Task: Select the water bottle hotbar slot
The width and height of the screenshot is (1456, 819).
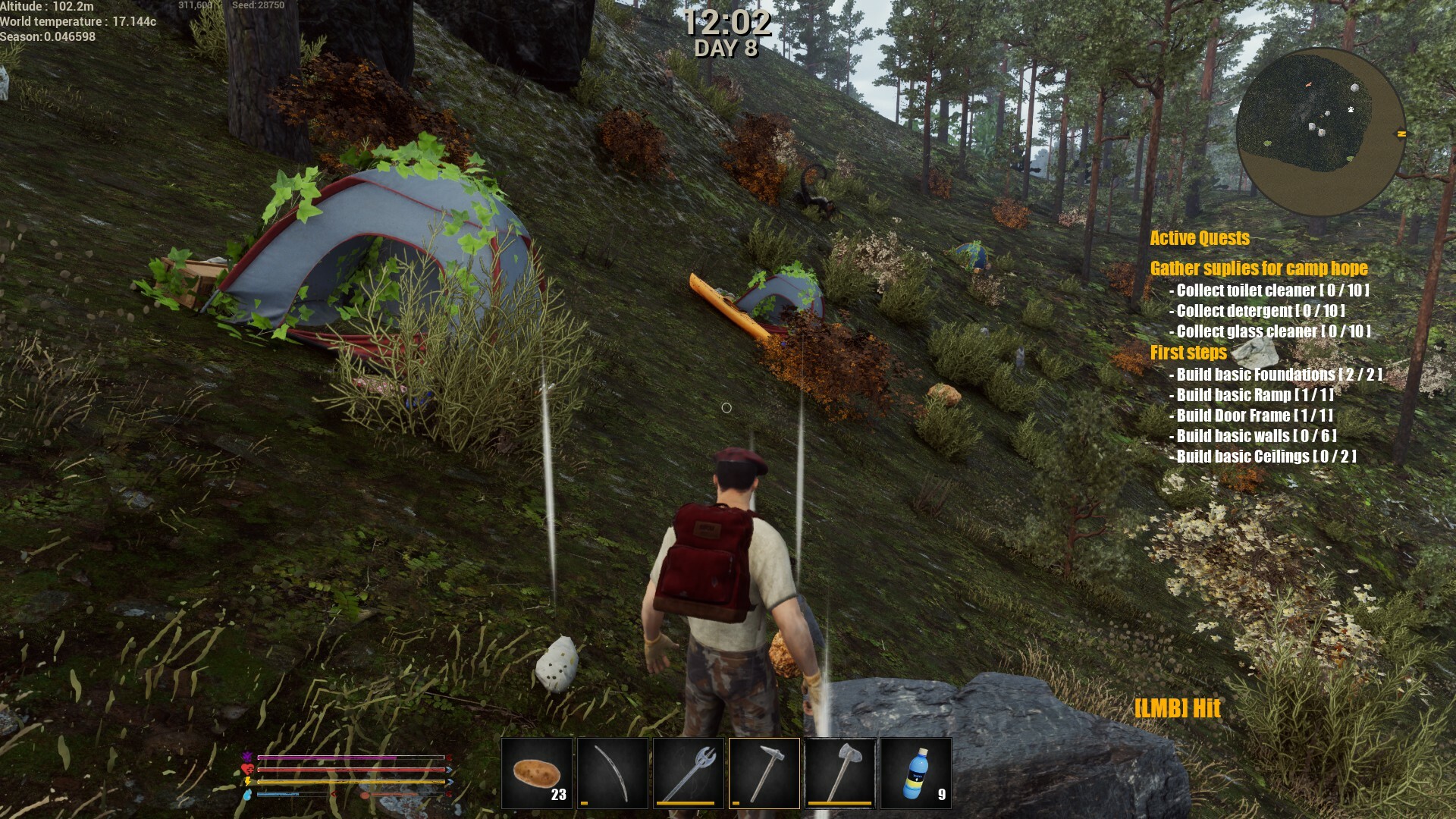Action: pyautogui.click(x=916, y=773)
